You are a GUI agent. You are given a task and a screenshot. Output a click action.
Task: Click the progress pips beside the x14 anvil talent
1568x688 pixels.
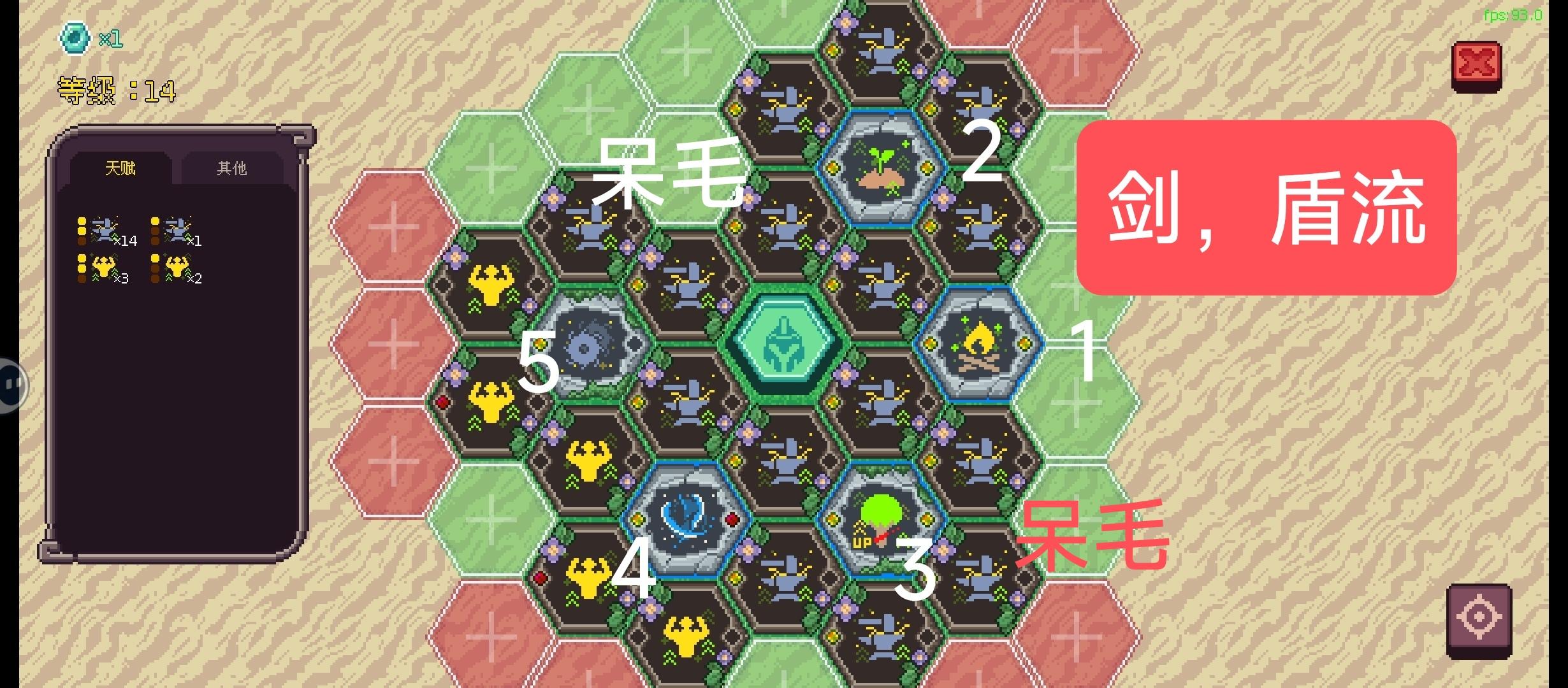(x=81, y=229)
